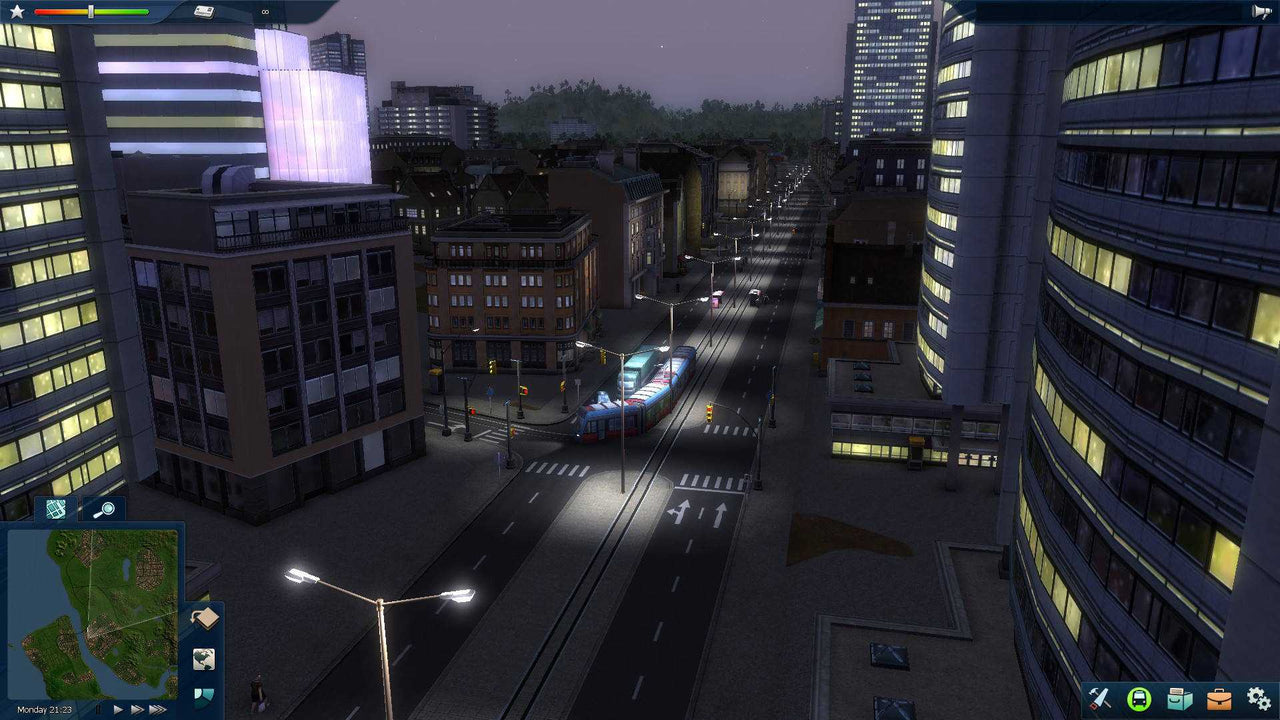Open the ticket panel icon on top bar
1280x720 pixels.
click(205, 11)
